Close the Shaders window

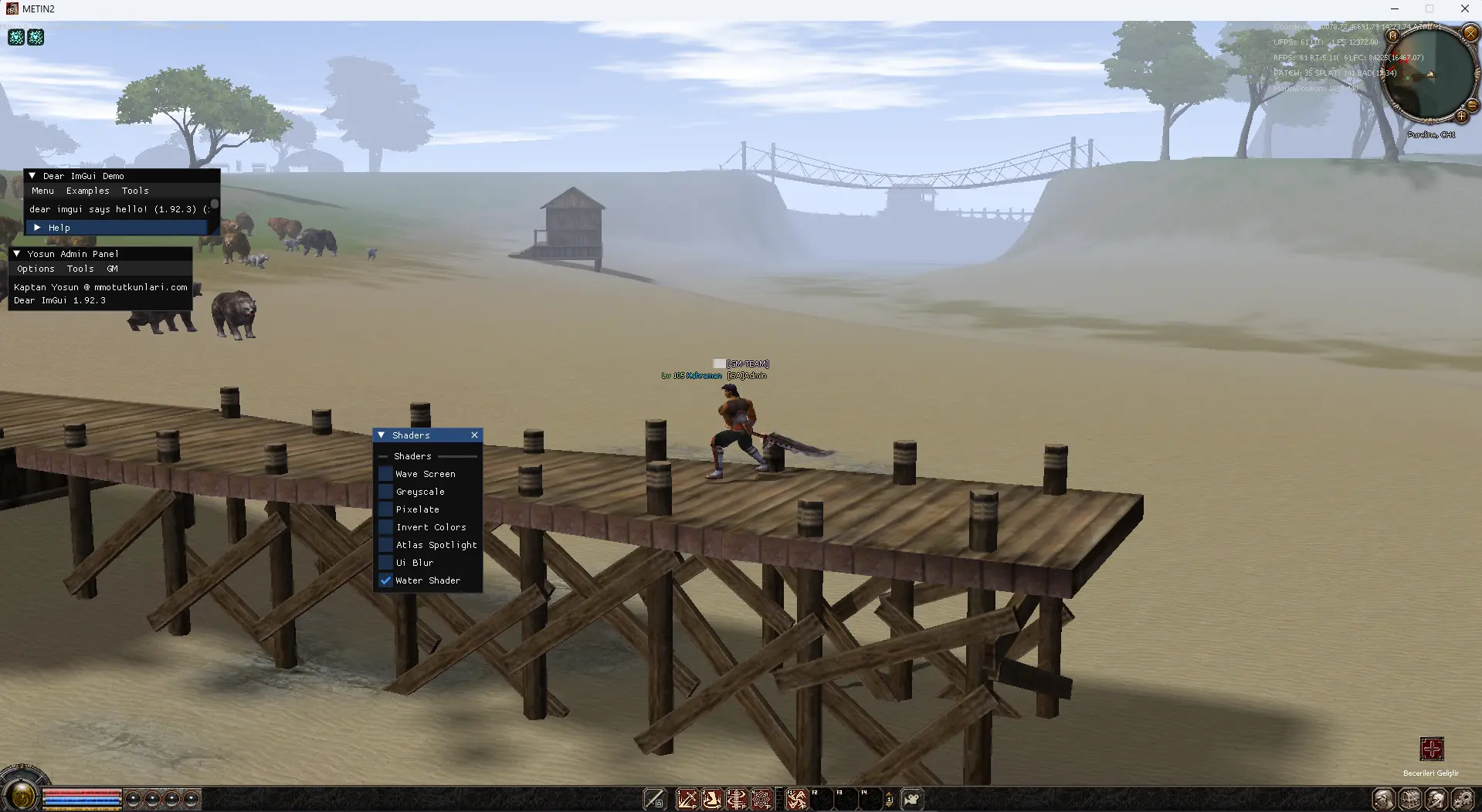pos(474,435)
